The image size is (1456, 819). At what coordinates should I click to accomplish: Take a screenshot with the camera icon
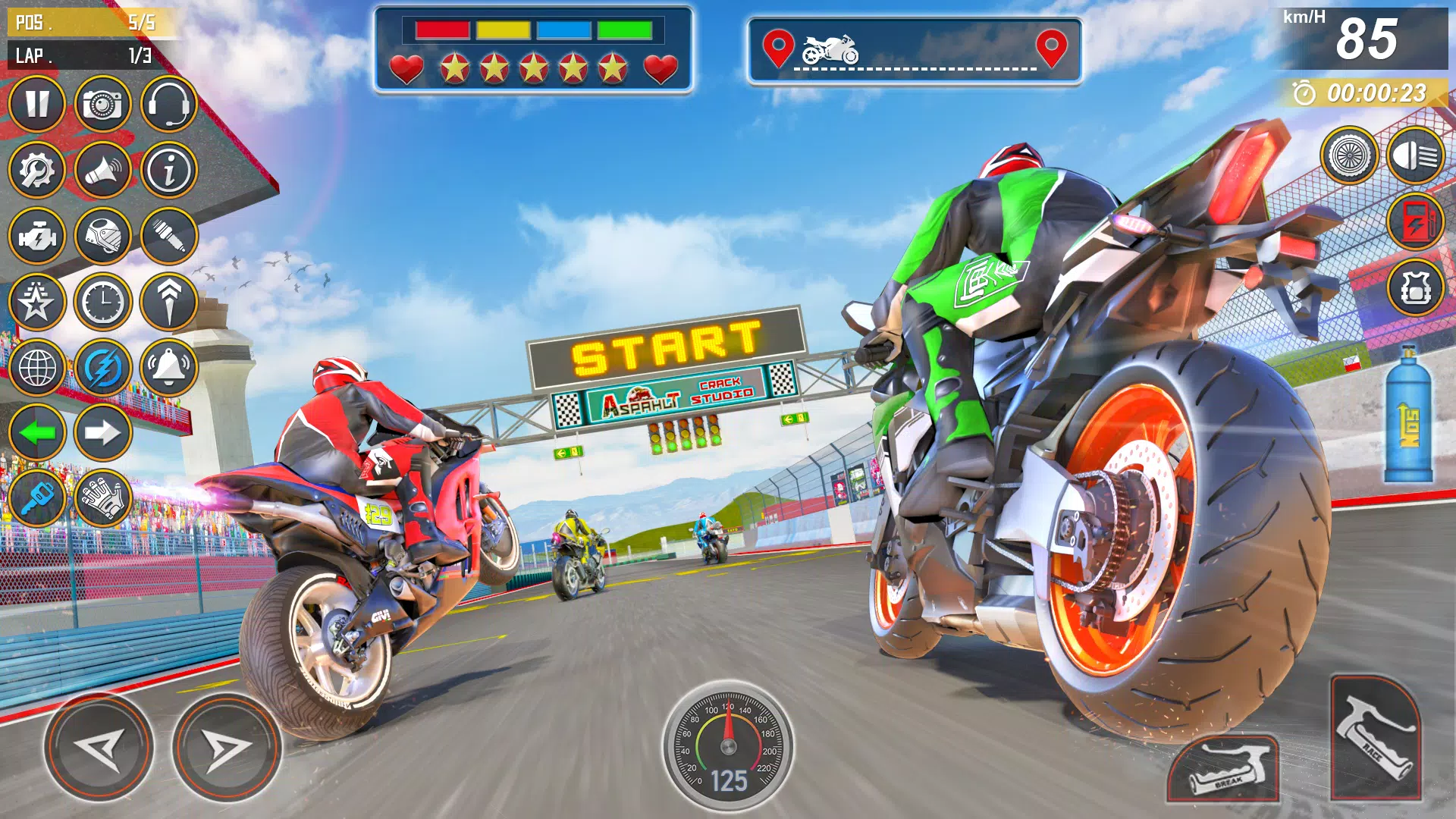[x=102, y=104]
